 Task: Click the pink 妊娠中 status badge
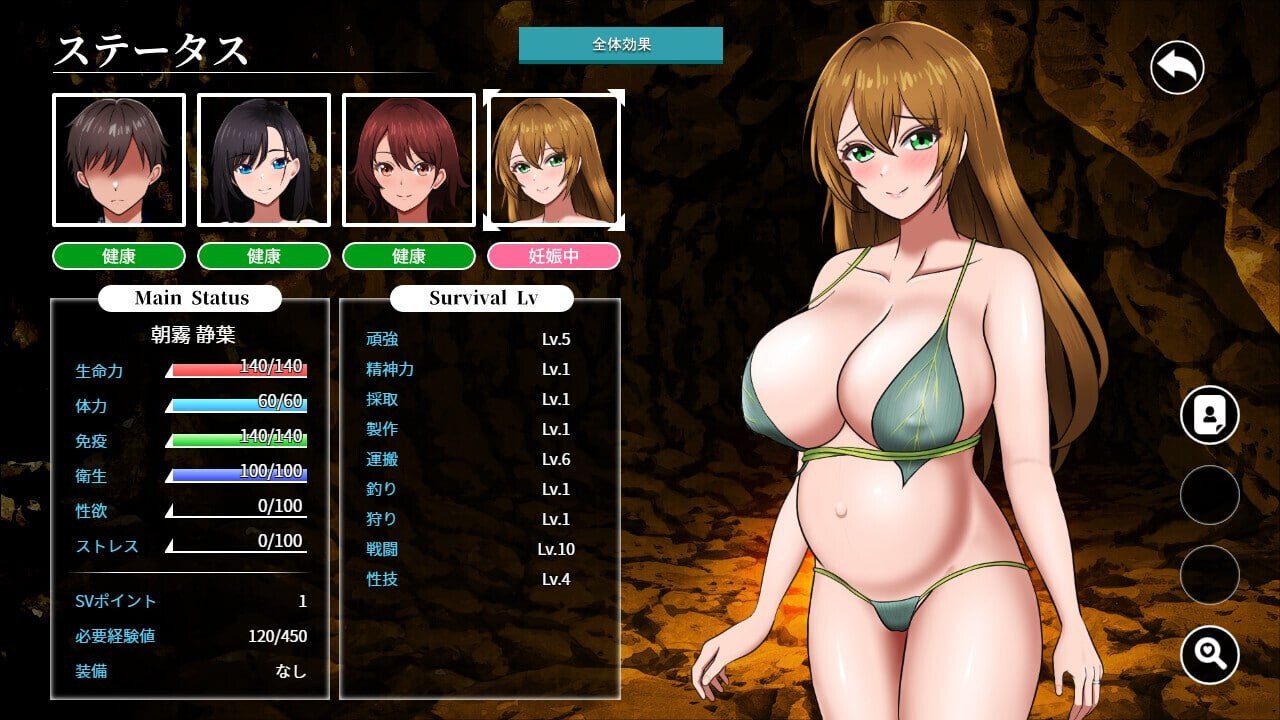554,256
